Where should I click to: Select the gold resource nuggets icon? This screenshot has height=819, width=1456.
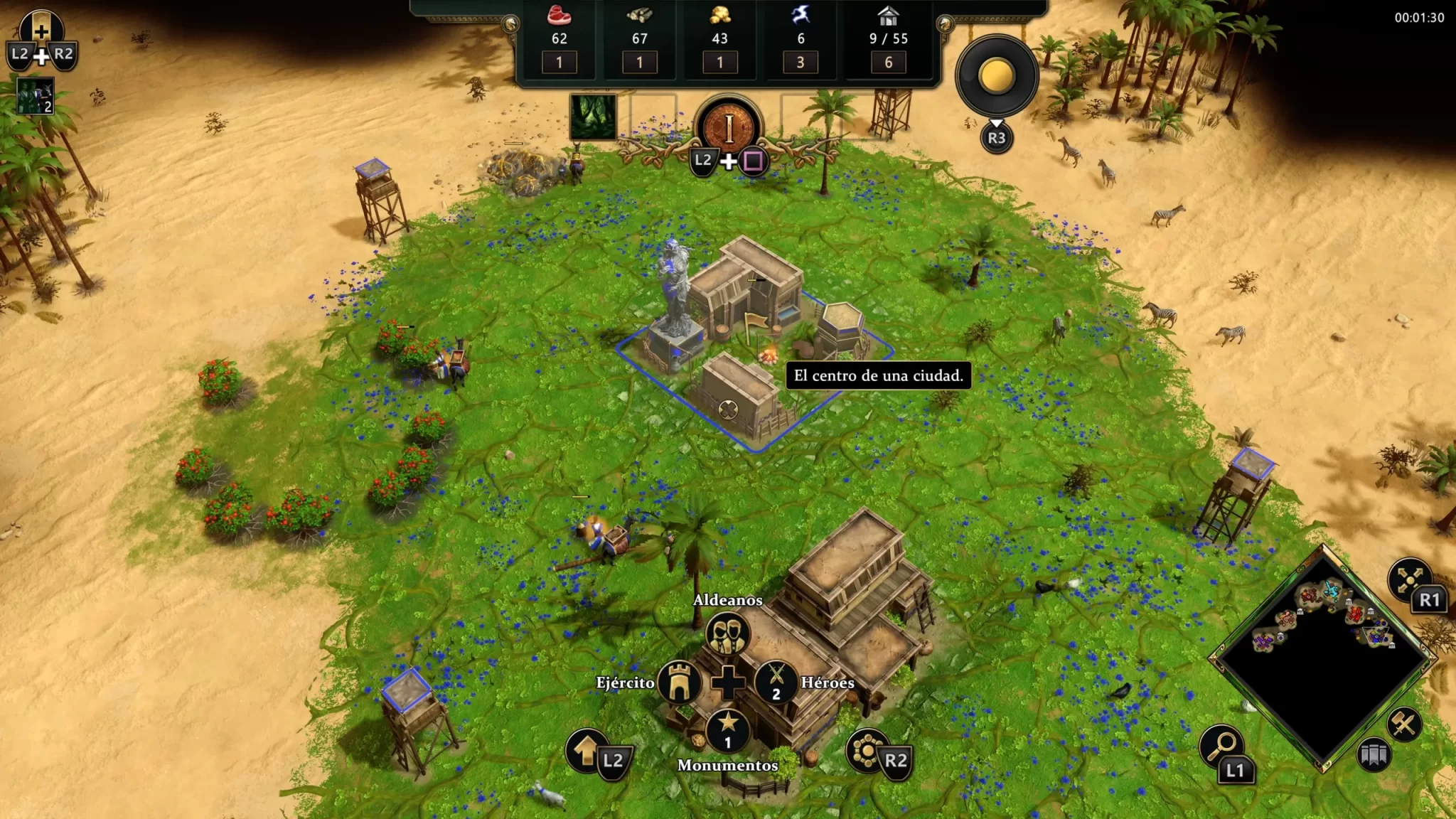[719, 15]
